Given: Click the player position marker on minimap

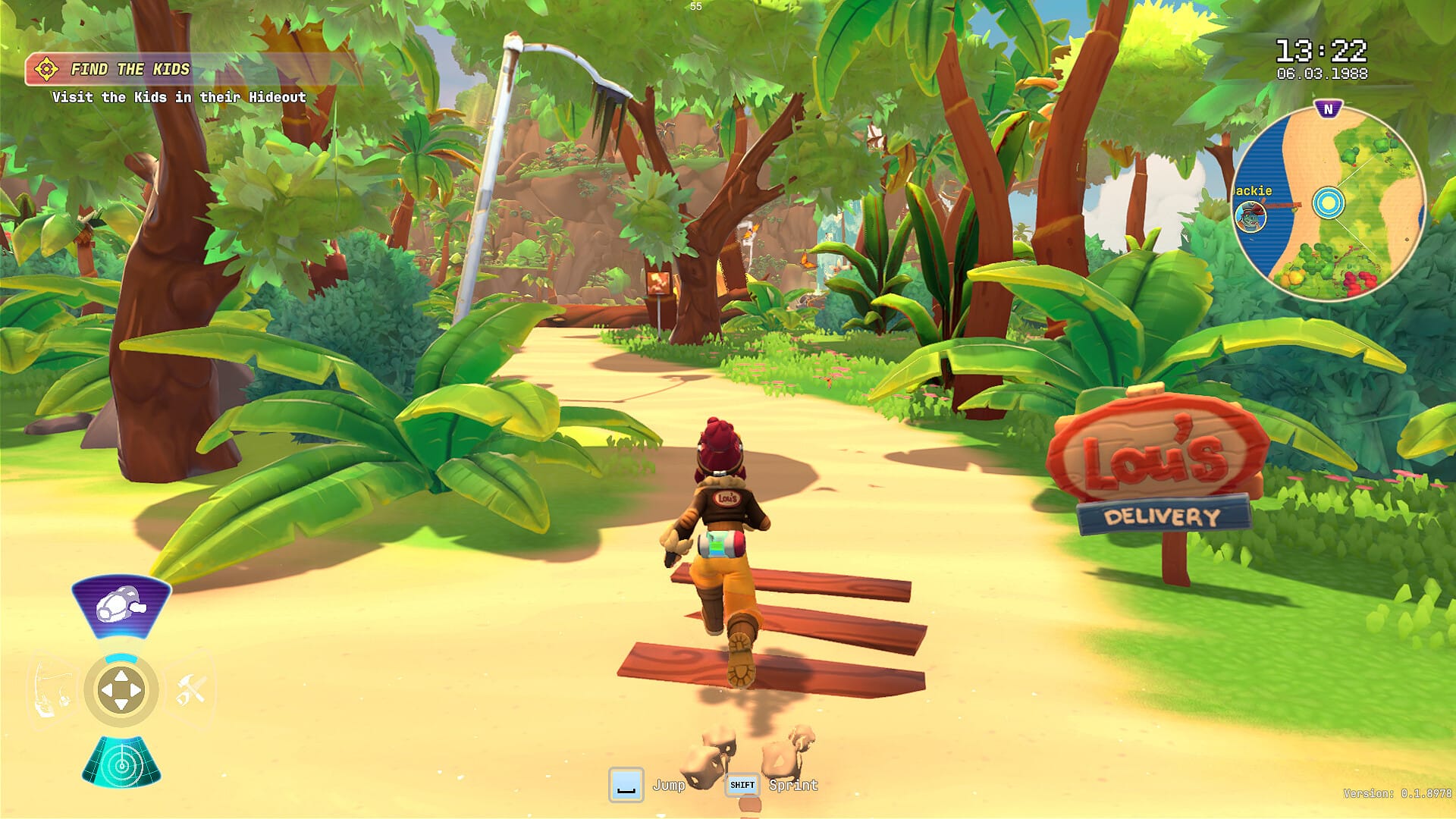Looking at the screenshot, I should click(1328, 202).
